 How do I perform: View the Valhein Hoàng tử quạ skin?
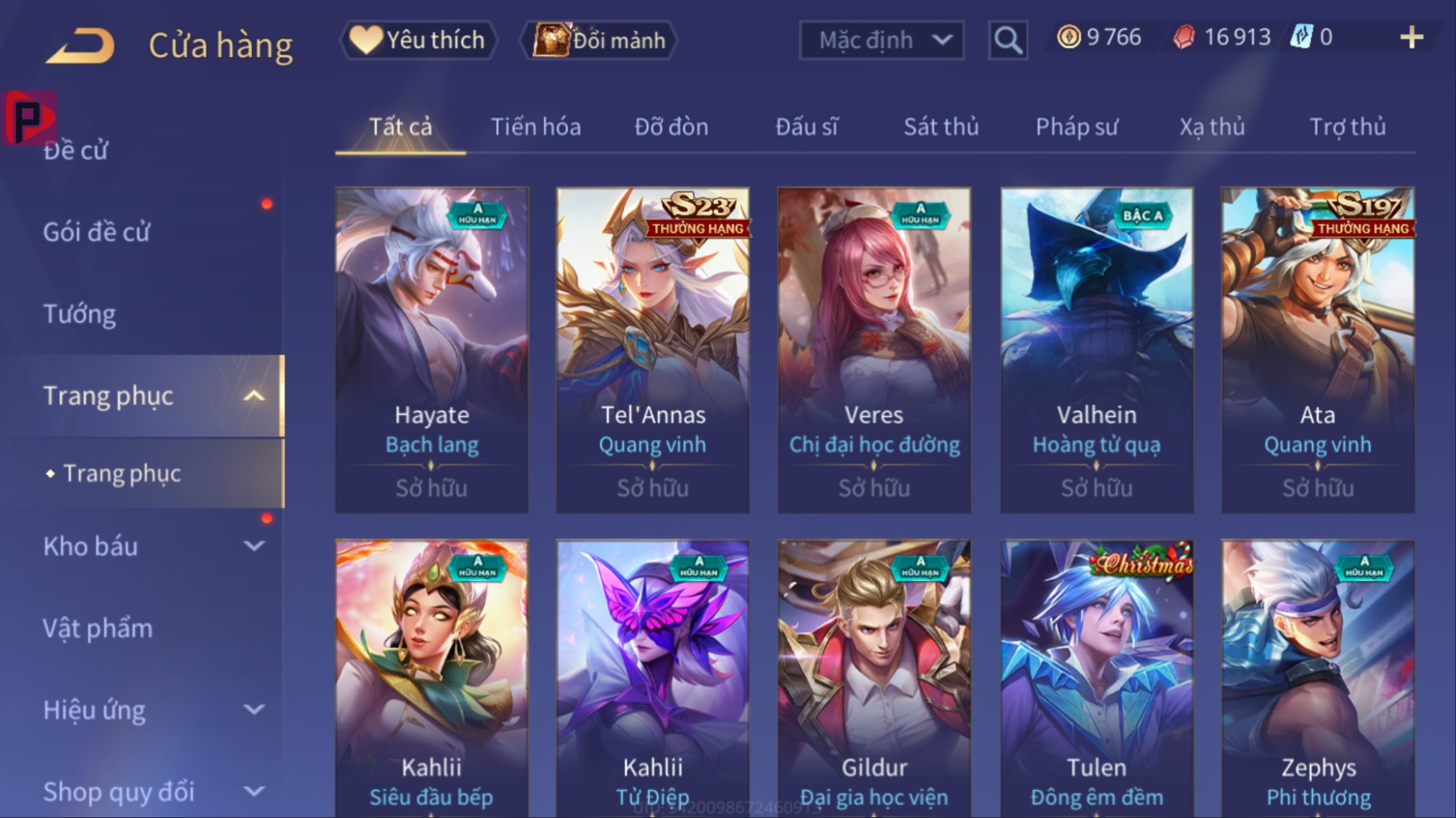(x=1096, y=349)
